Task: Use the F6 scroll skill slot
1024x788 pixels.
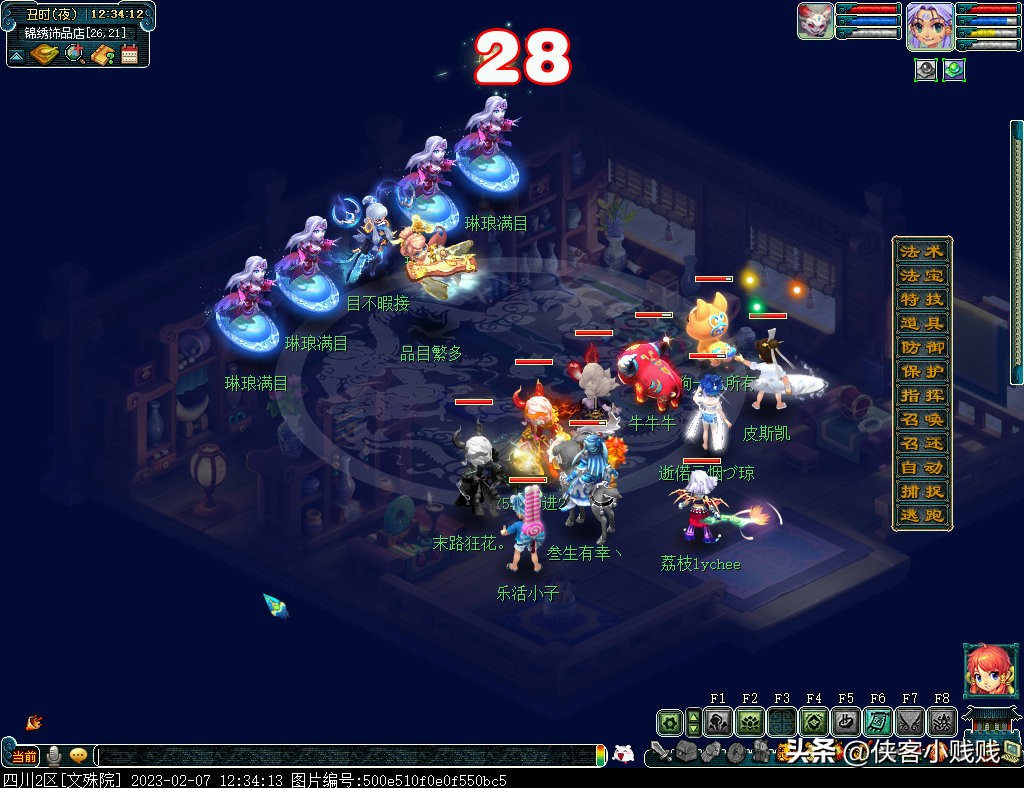Action: point(878,722)
